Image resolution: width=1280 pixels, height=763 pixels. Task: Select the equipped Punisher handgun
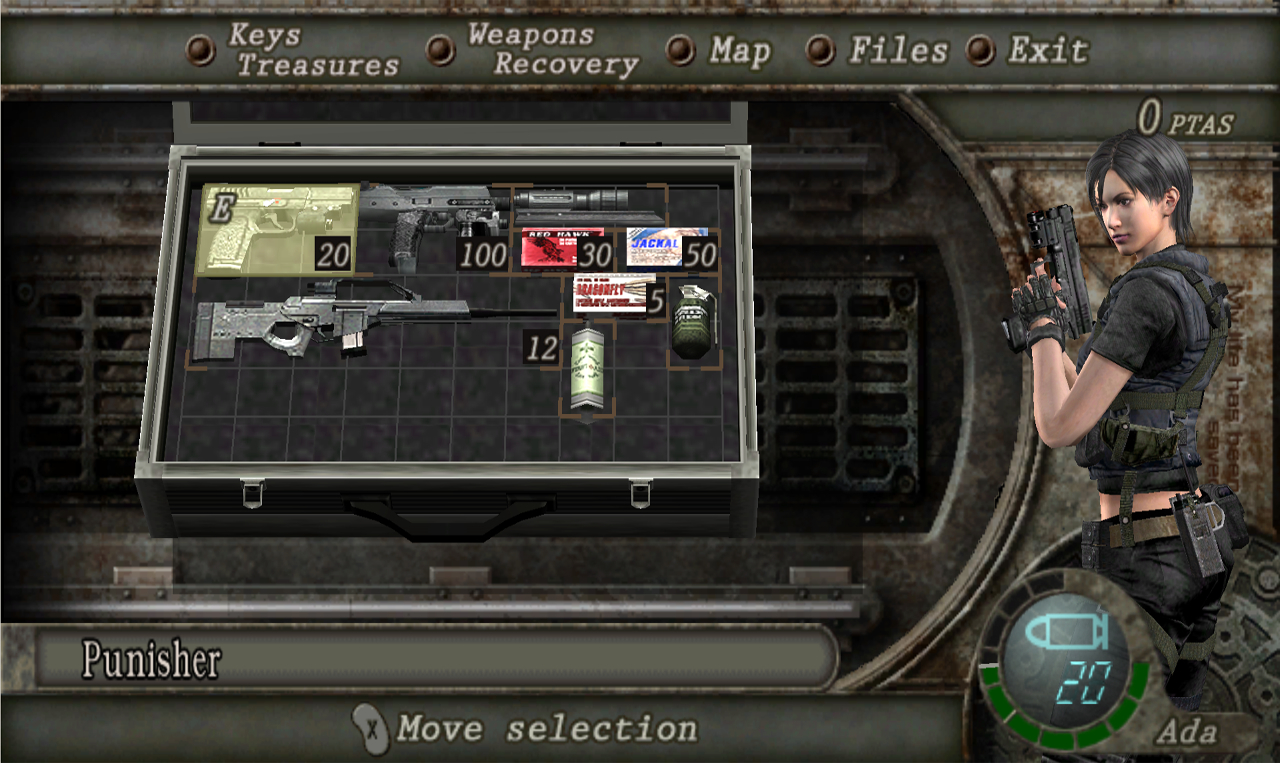point(279,229)
